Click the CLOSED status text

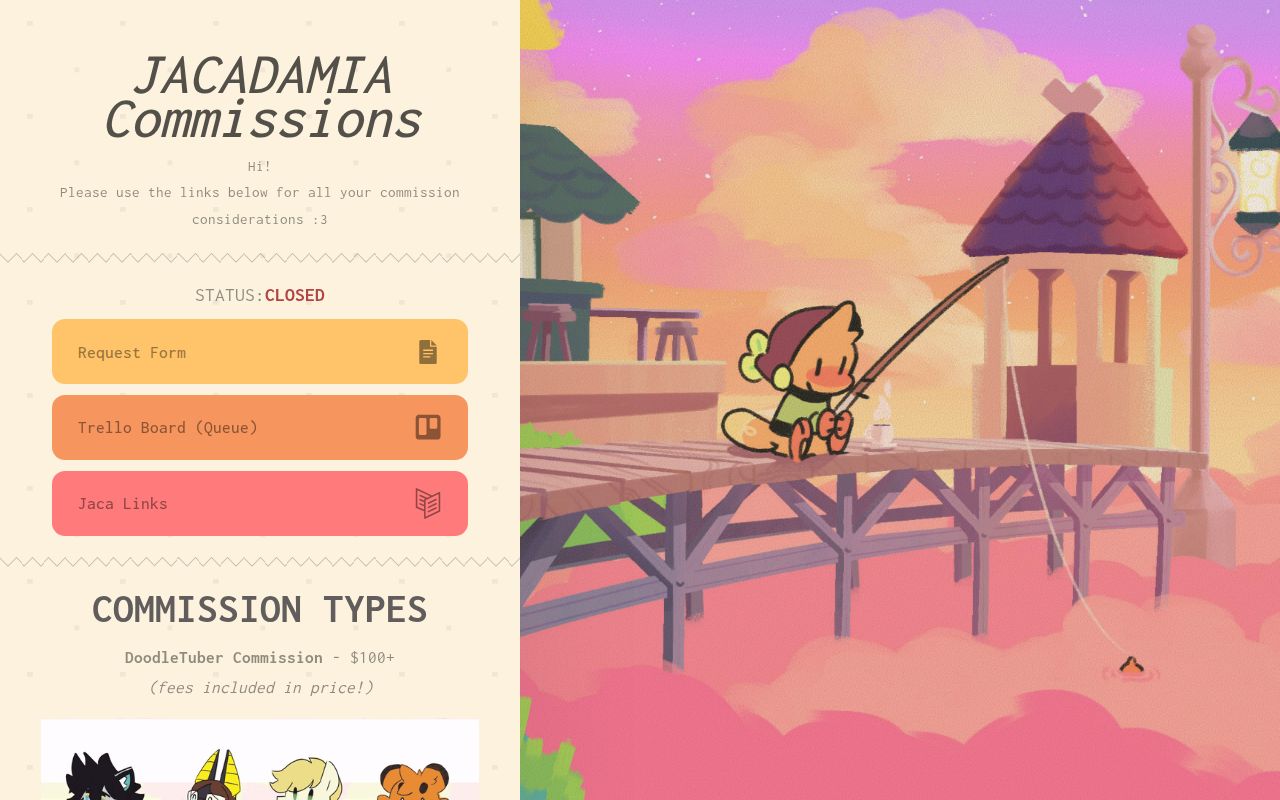tap(294, 295)
